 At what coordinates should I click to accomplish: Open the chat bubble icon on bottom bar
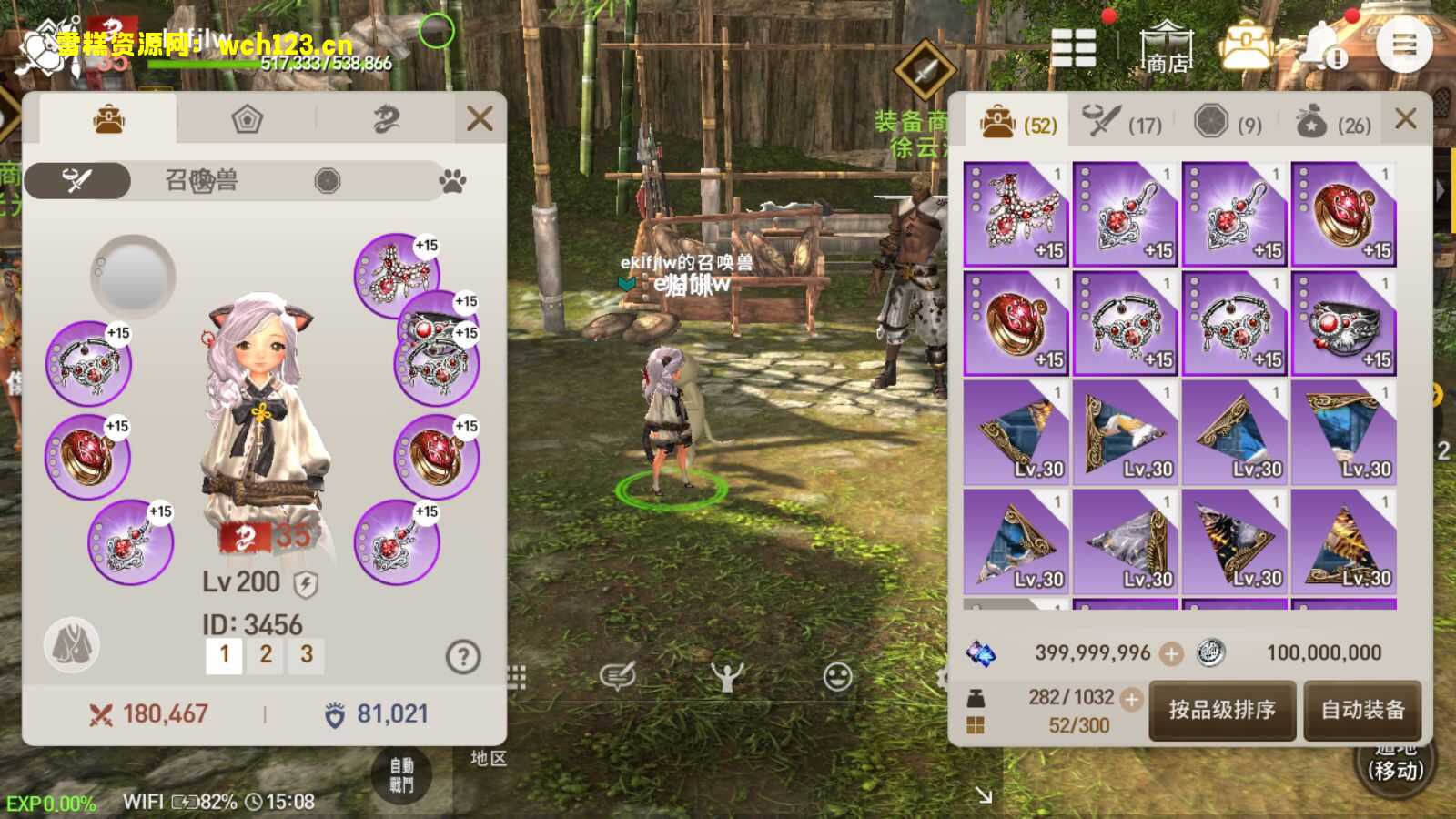[618, 676]
